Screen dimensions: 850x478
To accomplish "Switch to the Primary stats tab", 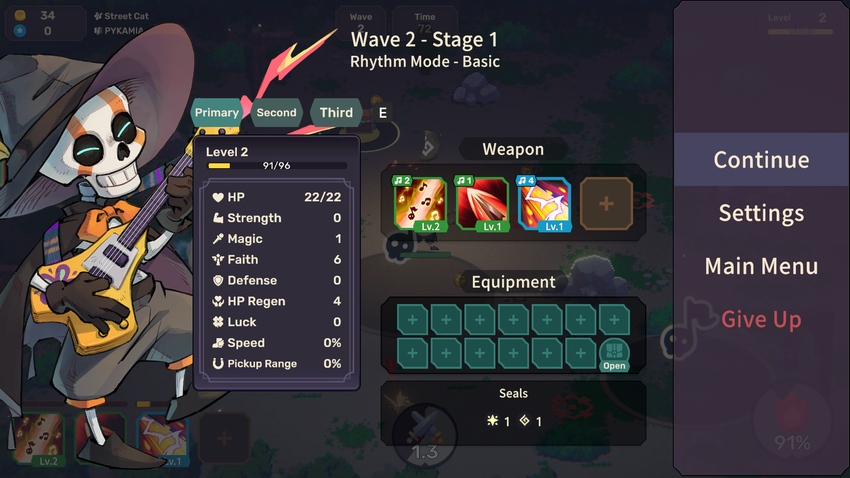I will [x=217, y=113].
